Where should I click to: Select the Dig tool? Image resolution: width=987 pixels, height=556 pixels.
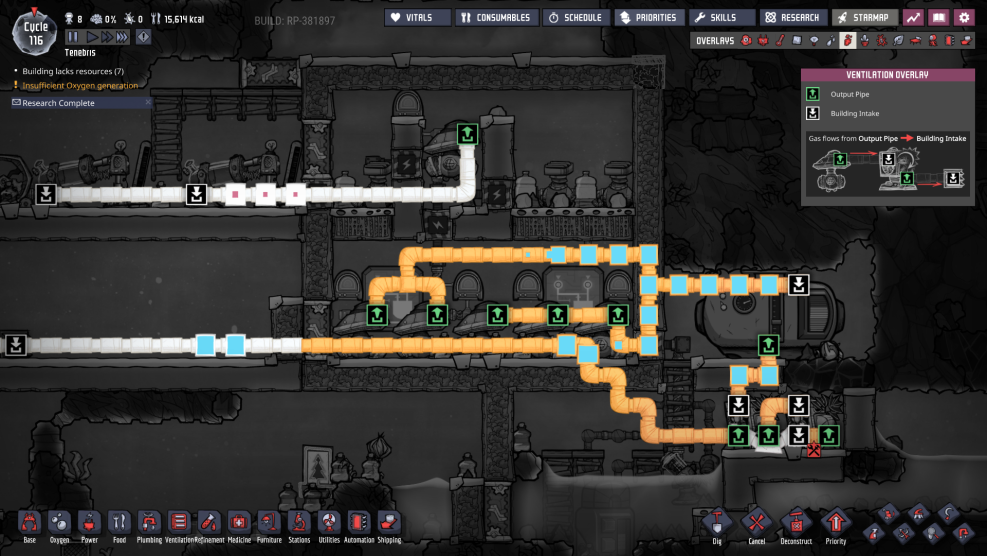[717, 523]
